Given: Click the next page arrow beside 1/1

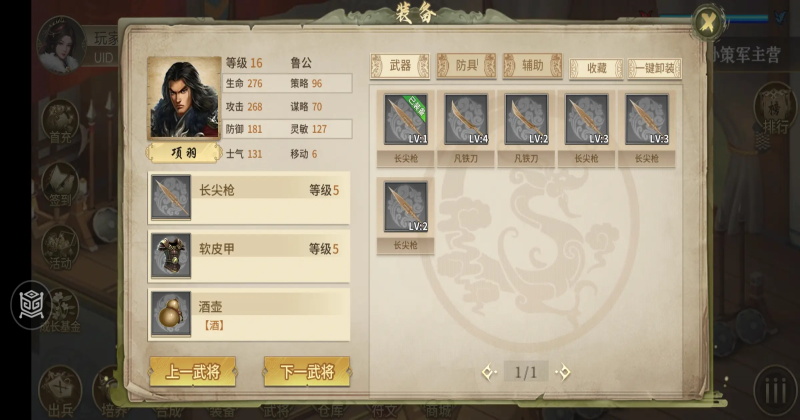Looking at the screenshot, I should point(564,372).
